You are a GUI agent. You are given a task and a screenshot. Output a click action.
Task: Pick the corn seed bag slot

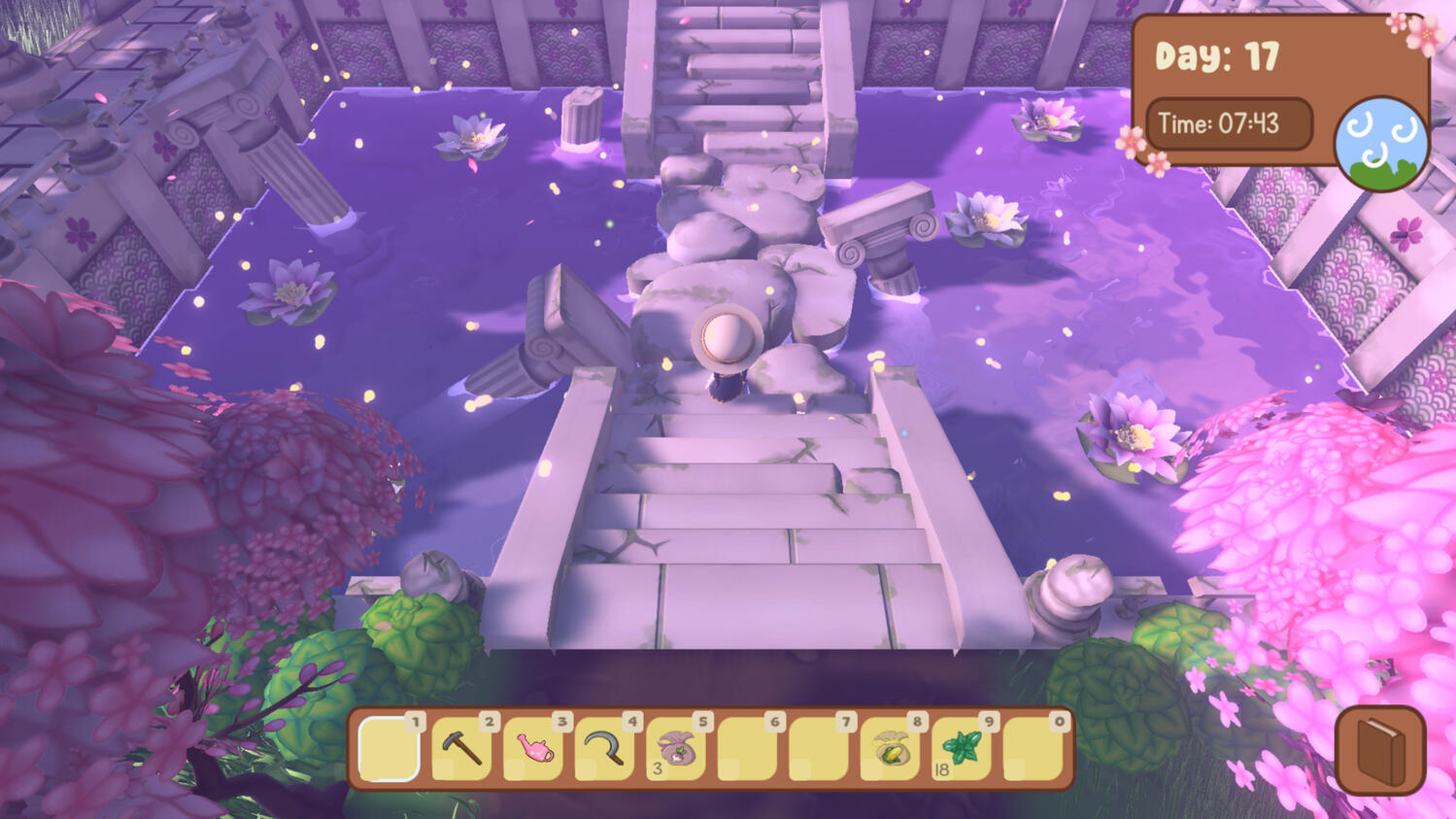(x=891, y=750)
